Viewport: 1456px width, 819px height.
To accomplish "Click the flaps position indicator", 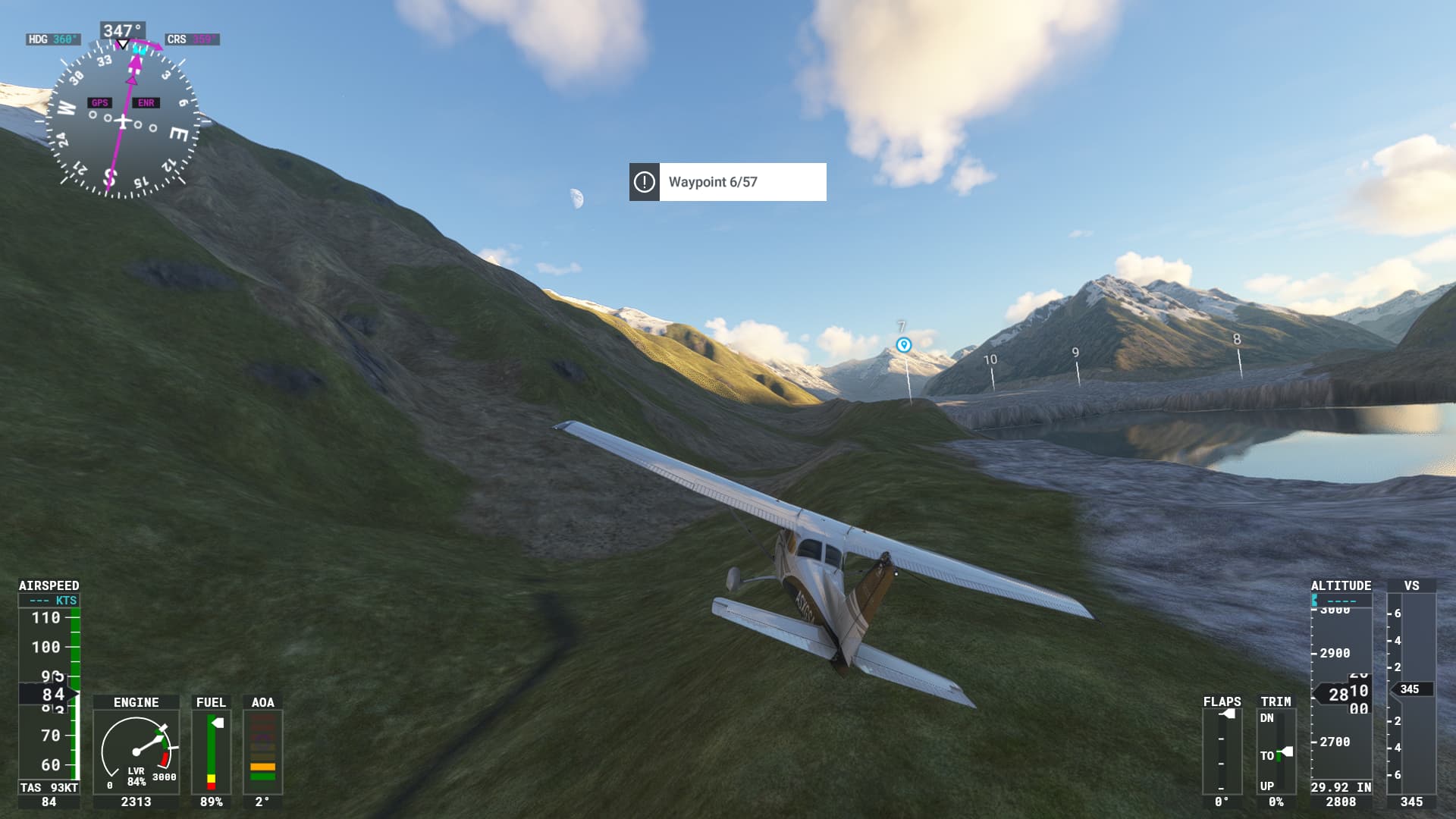I will tap(1222, 751).
